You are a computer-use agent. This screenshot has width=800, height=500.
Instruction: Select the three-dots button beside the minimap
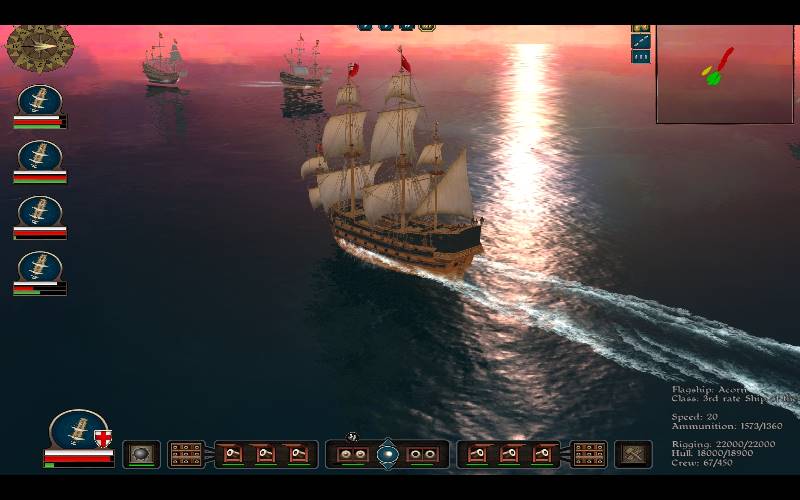[x=641, y=57]
